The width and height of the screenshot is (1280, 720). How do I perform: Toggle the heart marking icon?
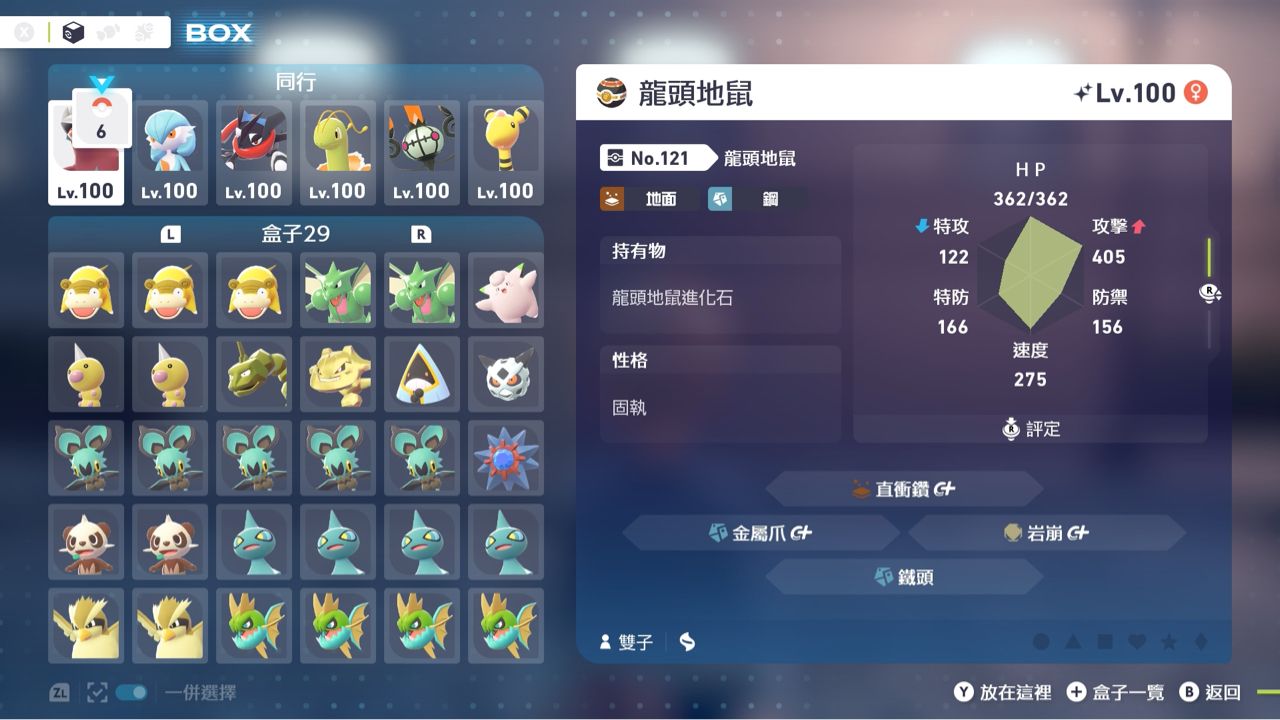tap(1136, 642)
